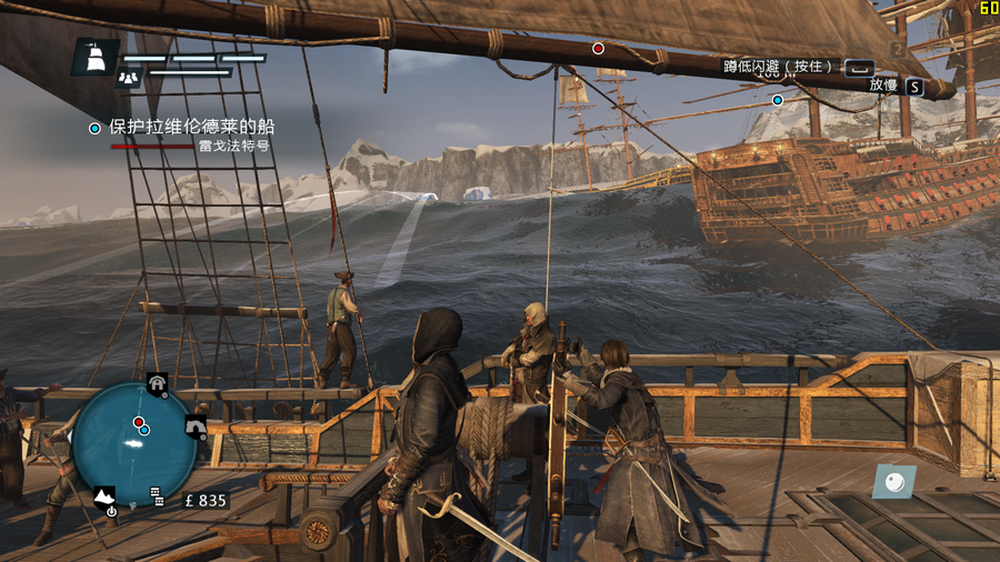Click the blue ally marker near the masts

[x=777, y=100]
